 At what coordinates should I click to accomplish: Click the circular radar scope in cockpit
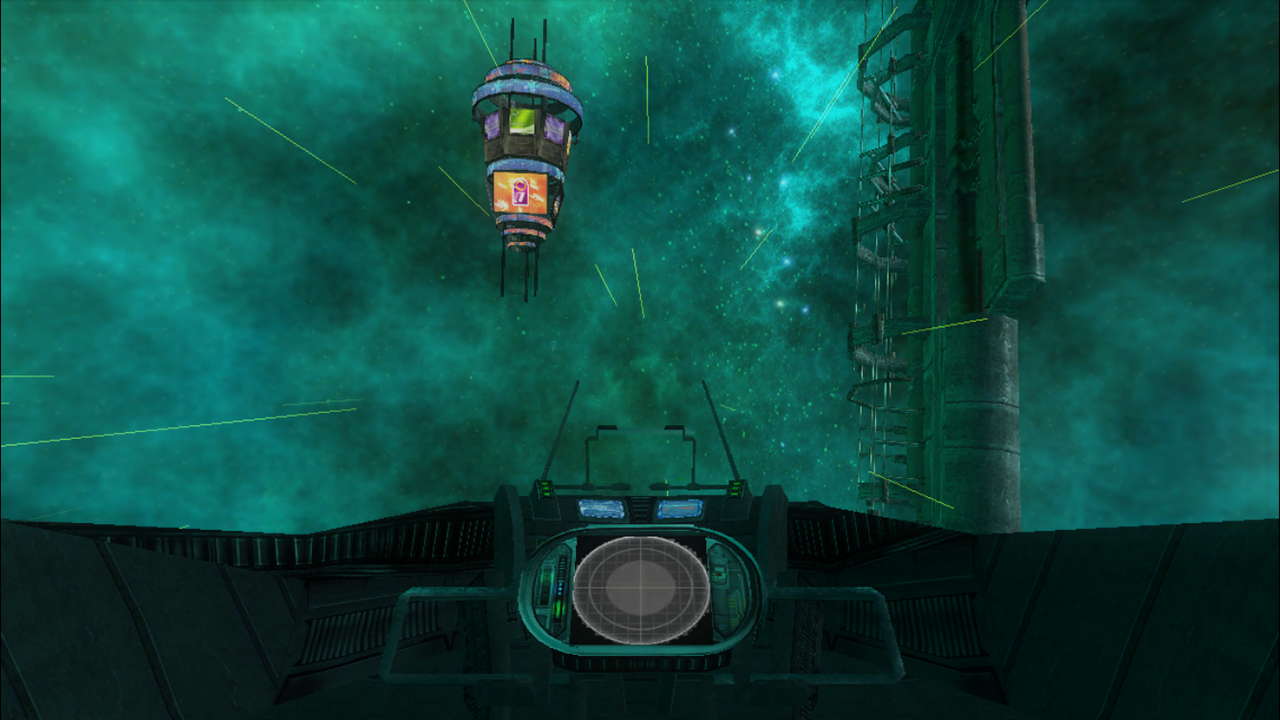[640, 589]
